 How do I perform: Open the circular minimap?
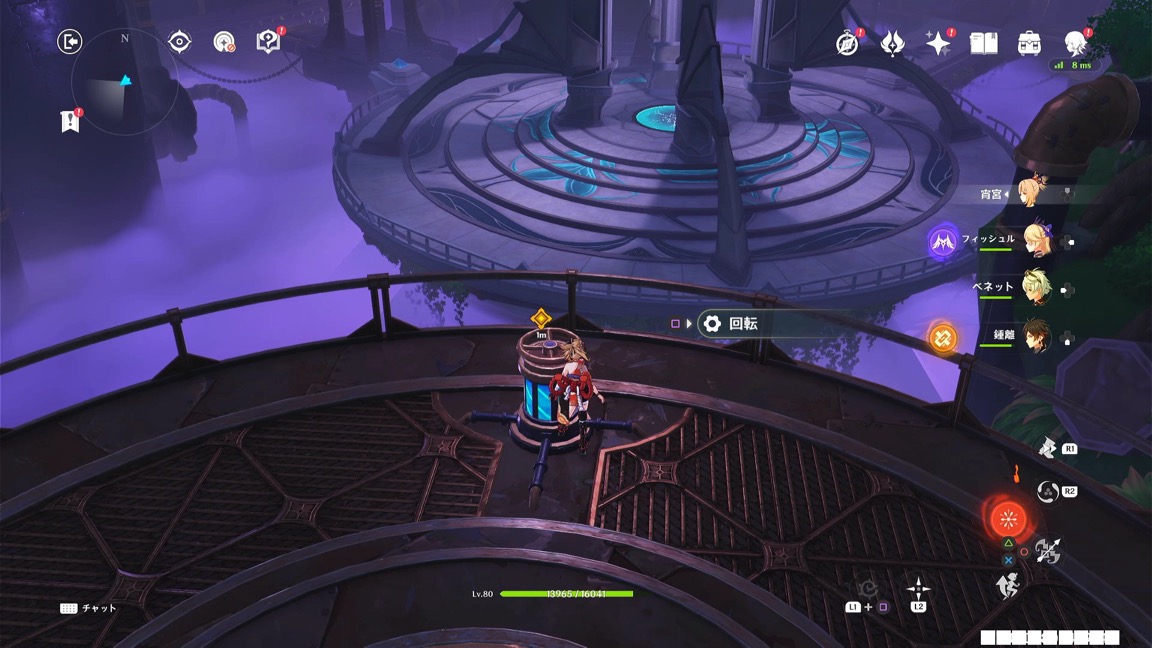click(125, 82)
